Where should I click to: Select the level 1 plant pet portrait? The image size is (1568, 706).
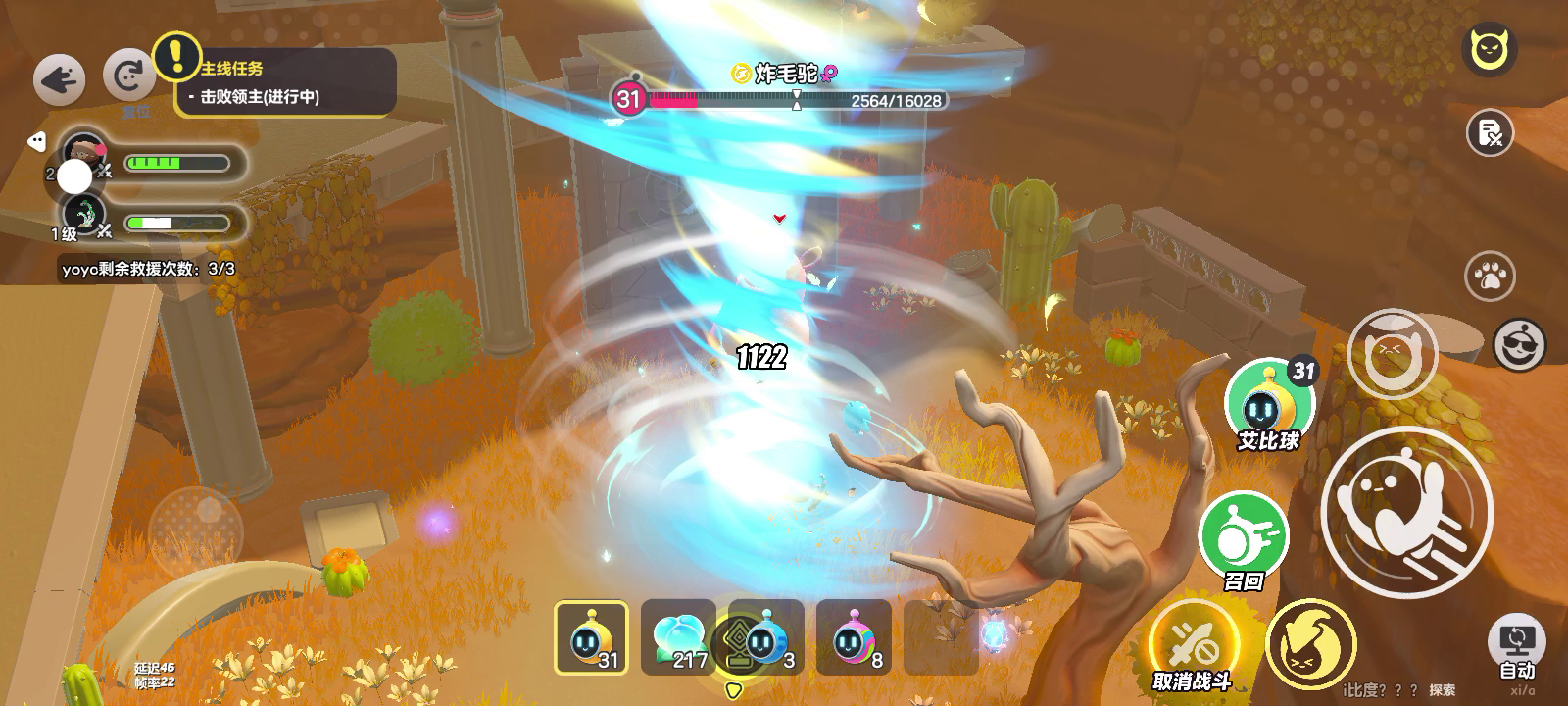click(85, 216)
